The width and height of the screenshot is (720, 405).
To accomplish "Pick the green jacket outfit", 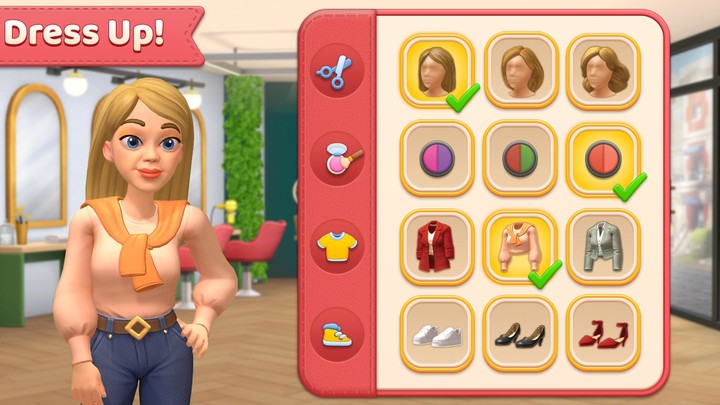I will point(603,246).
